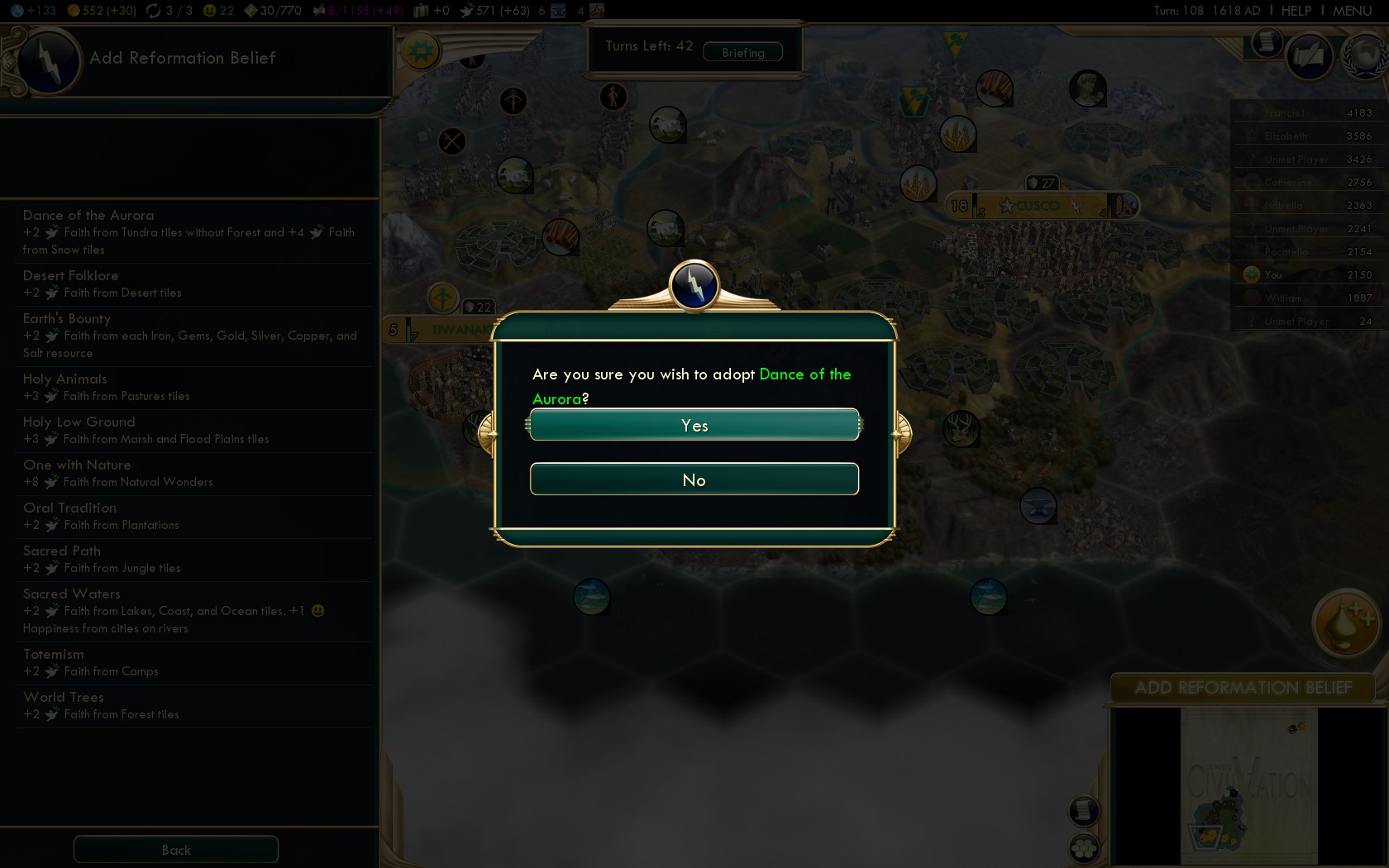Choose the Sacred Path belief

click(x=189, y=559)
